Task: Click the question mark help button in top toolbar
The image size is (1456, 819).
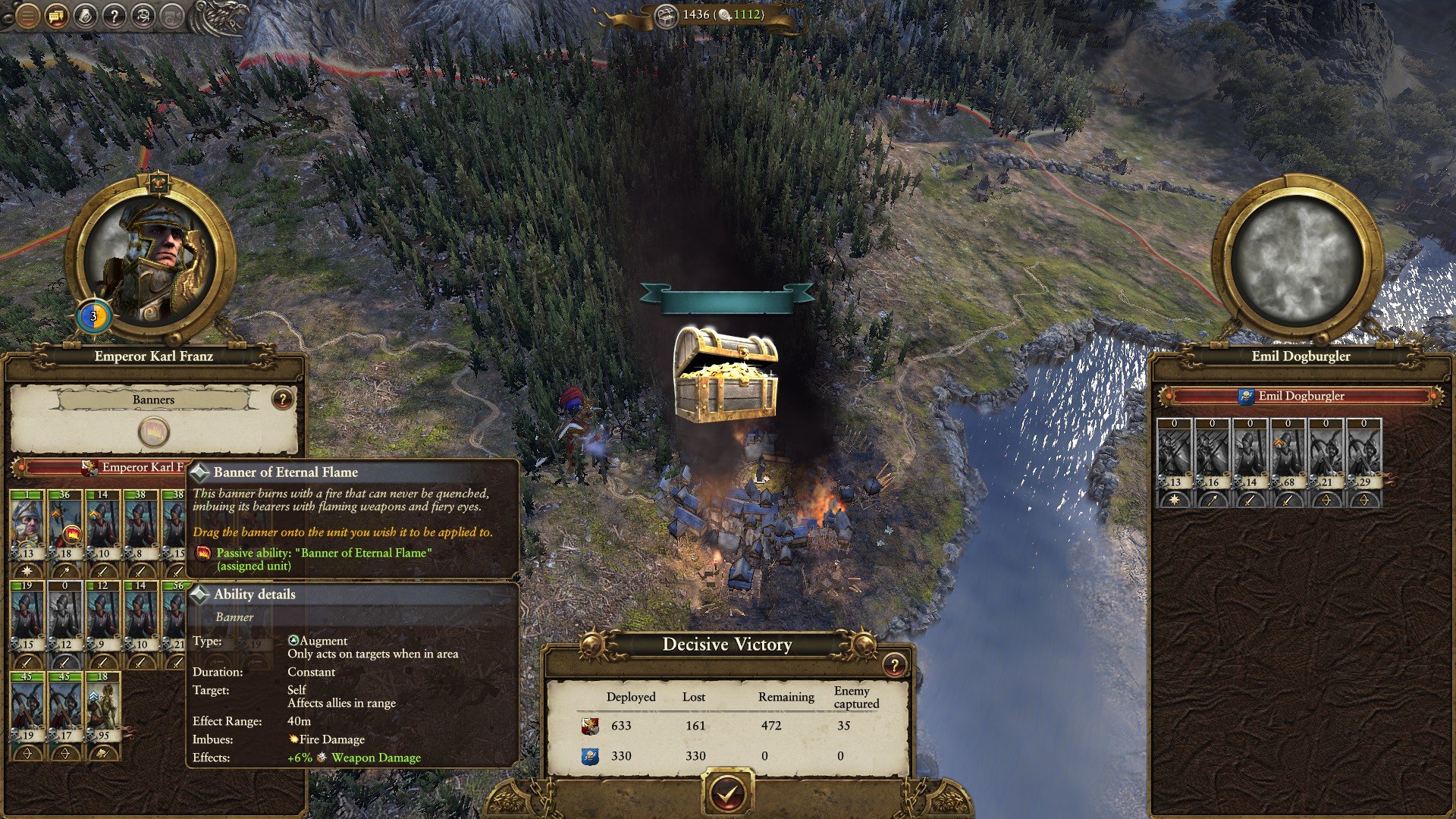Action: tap(114, 15)
